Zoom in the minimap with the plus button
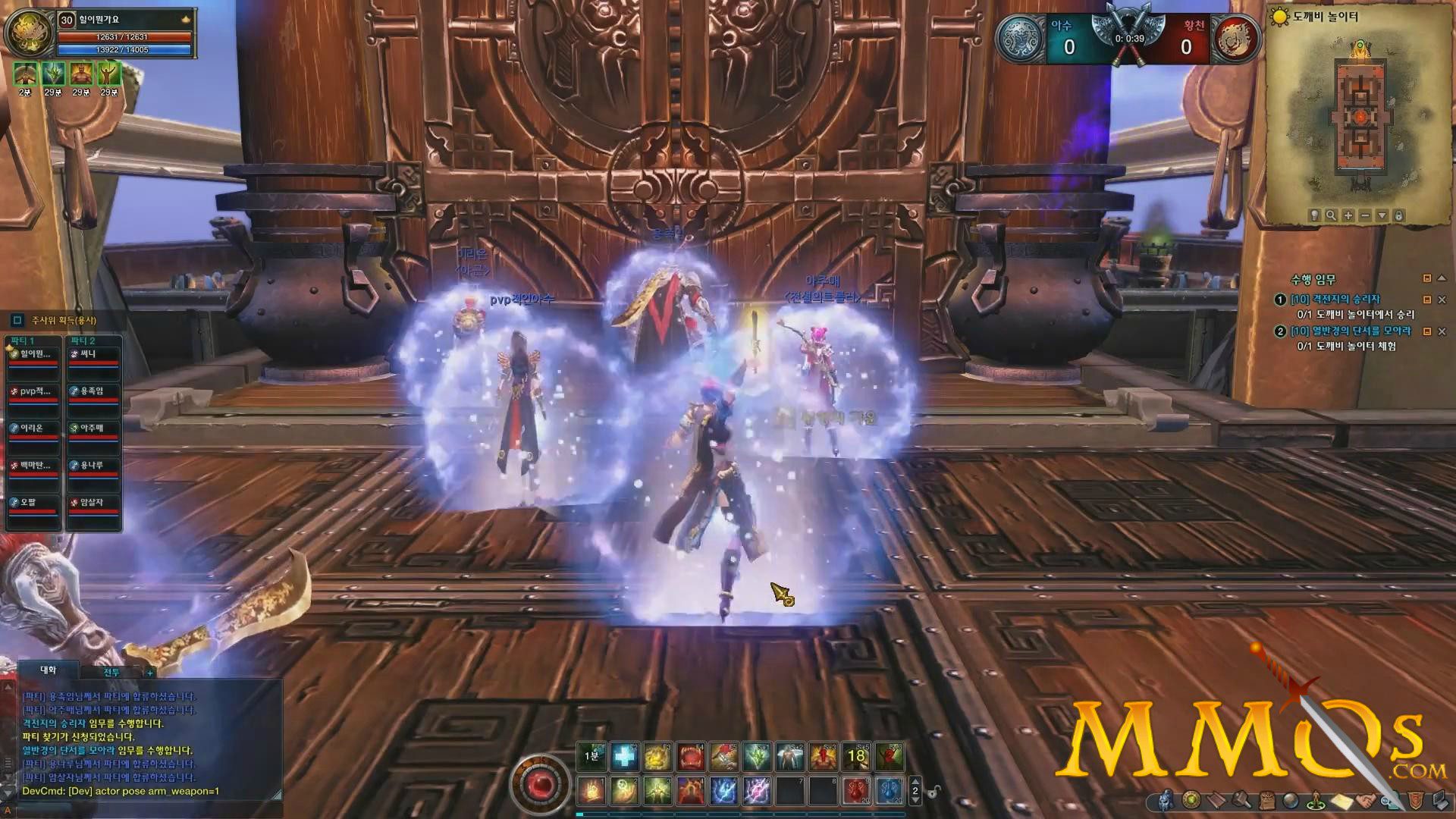This screenshot has height=819, width=1456. (1348, 215)
